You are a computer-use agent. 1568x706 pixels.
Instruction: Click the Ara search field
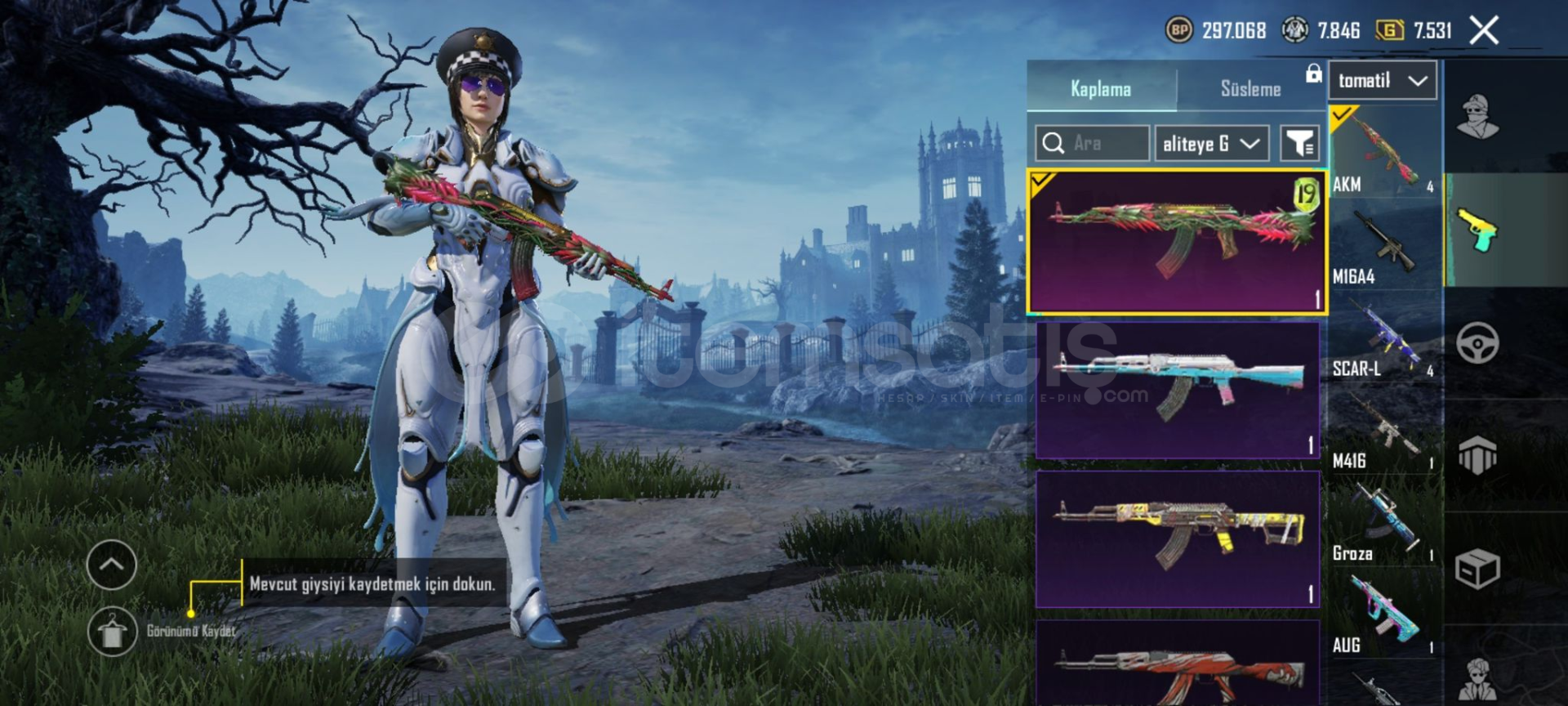(1093, 144)
